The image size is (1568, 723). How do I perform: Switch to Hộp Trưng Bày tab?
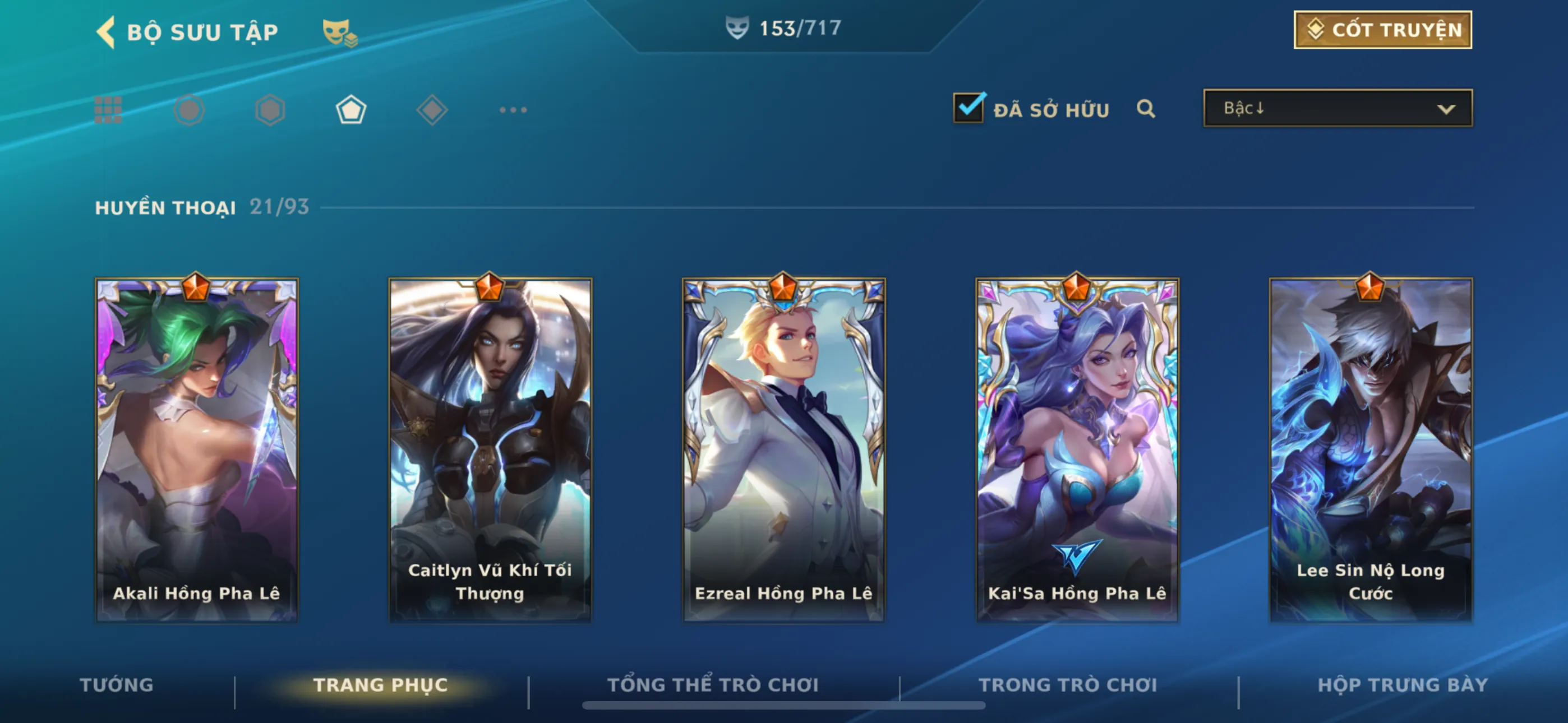(1402, 685)
